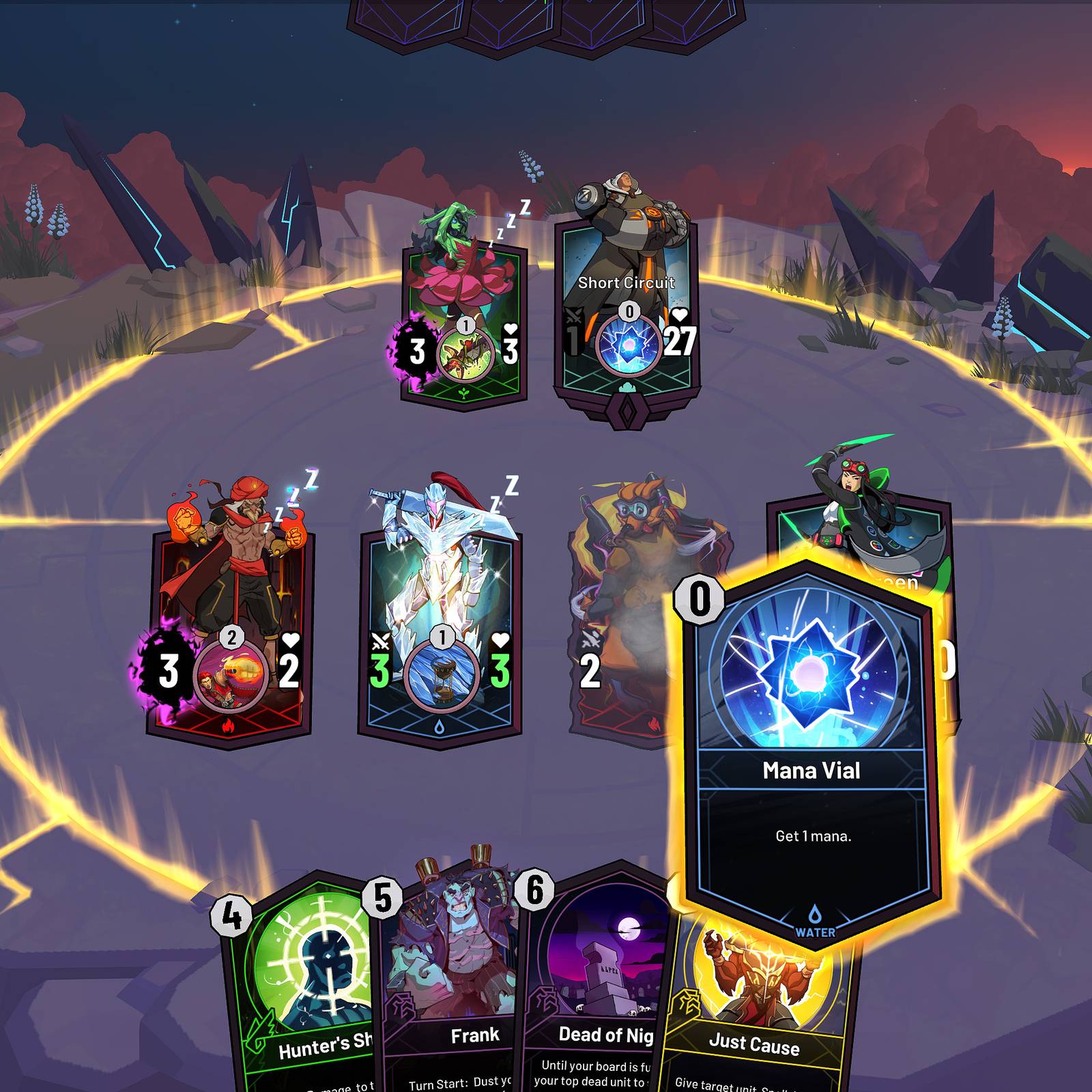Select the Just Cause card in hand
This screenshot has width=1092, height=1092.
(x=758, y=1037)
